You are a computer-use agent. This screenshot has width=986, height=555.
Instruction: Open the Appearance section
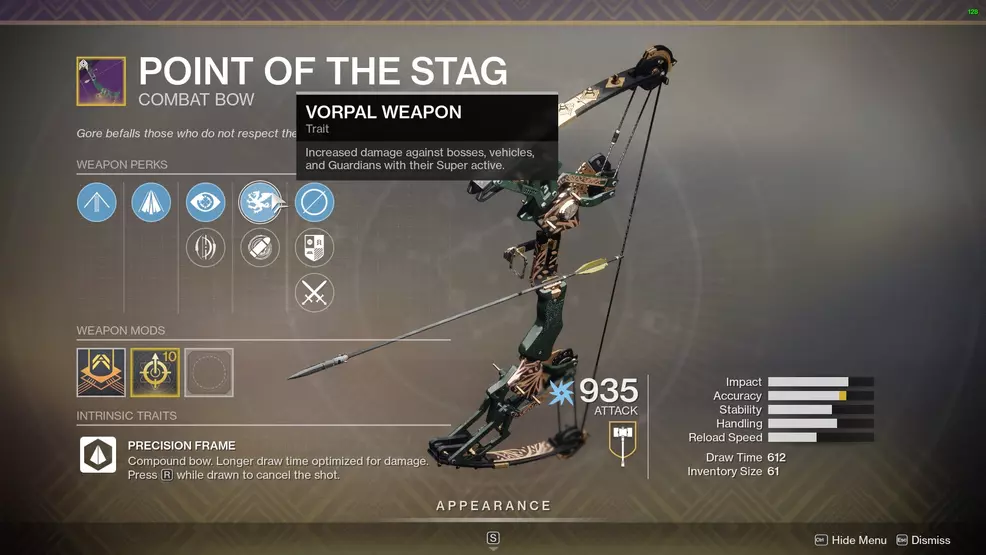[x=493, y=506]
